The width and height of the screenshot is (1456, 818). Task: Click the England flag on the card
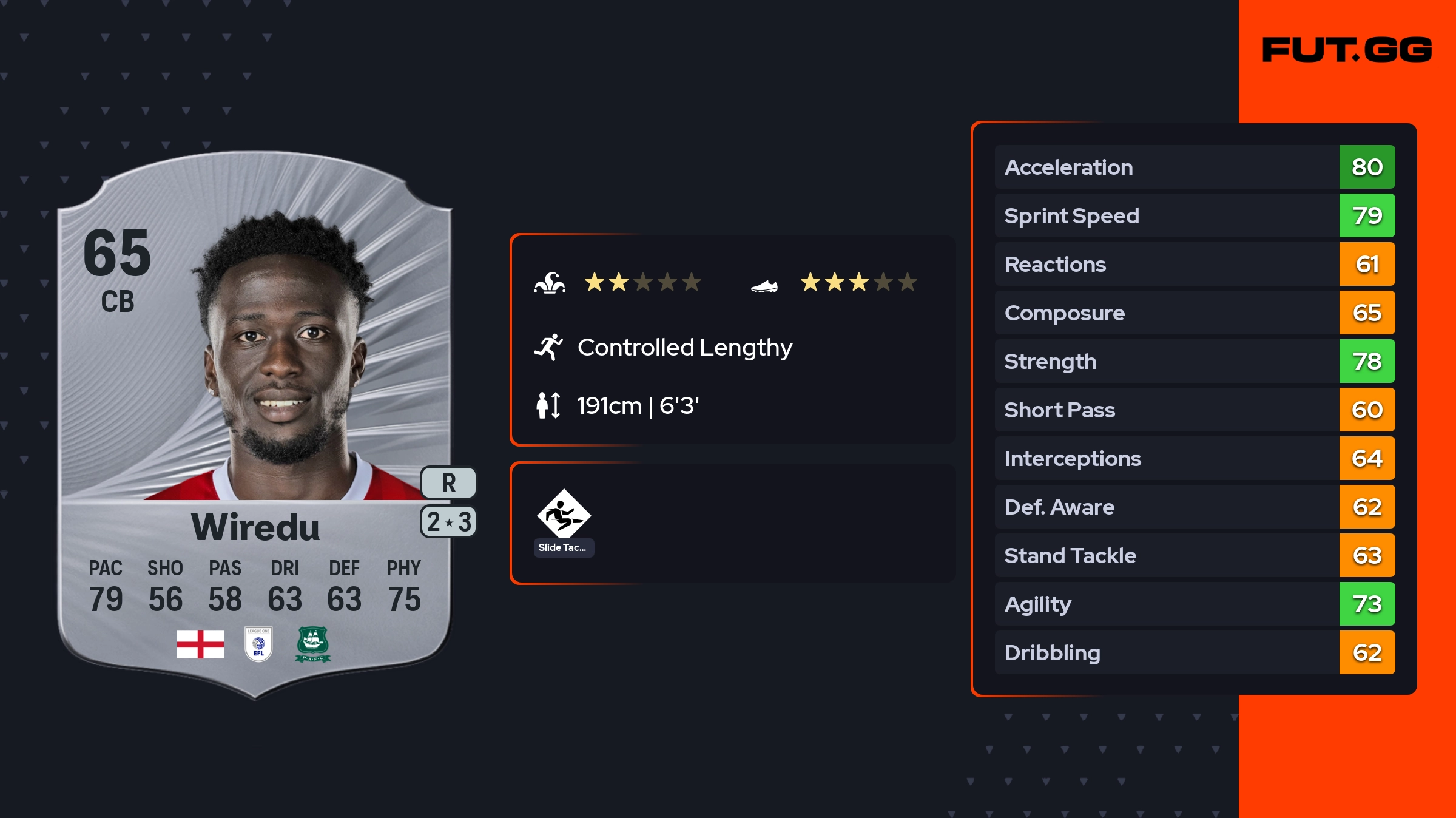pyautogui.click(x=200, y=644)
